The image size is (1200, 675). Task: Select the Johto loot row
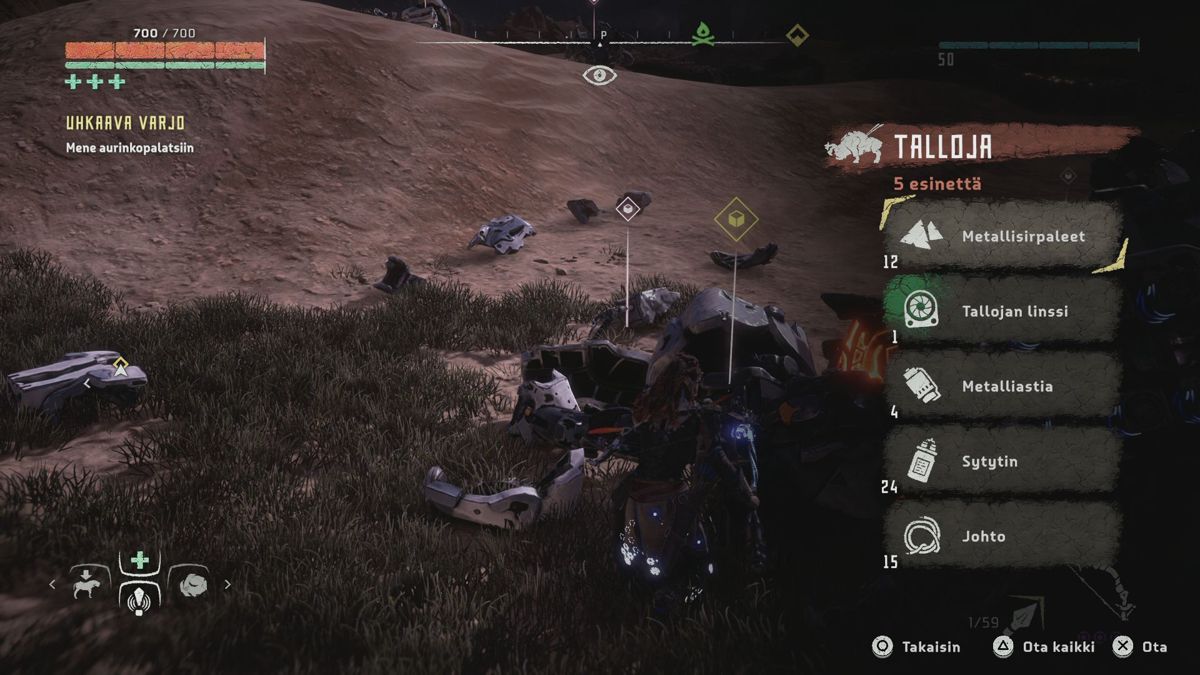pyautogui.click(x=1003, y=536)
